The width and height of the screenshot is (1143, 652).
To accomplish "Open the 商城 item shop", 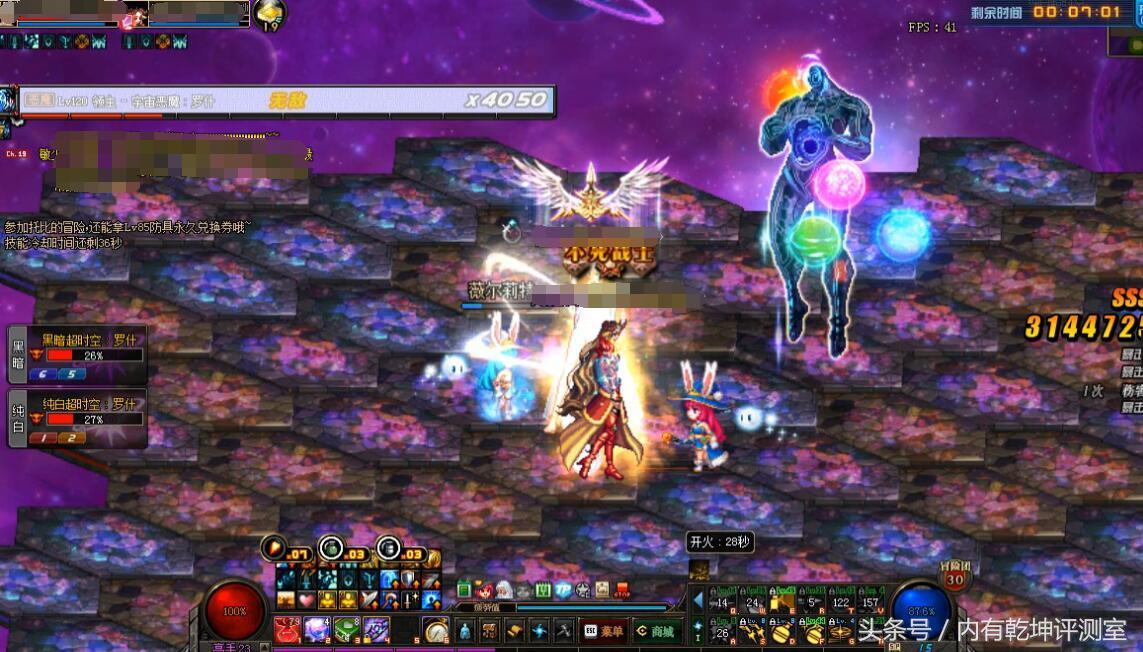I will pos(656,631).
